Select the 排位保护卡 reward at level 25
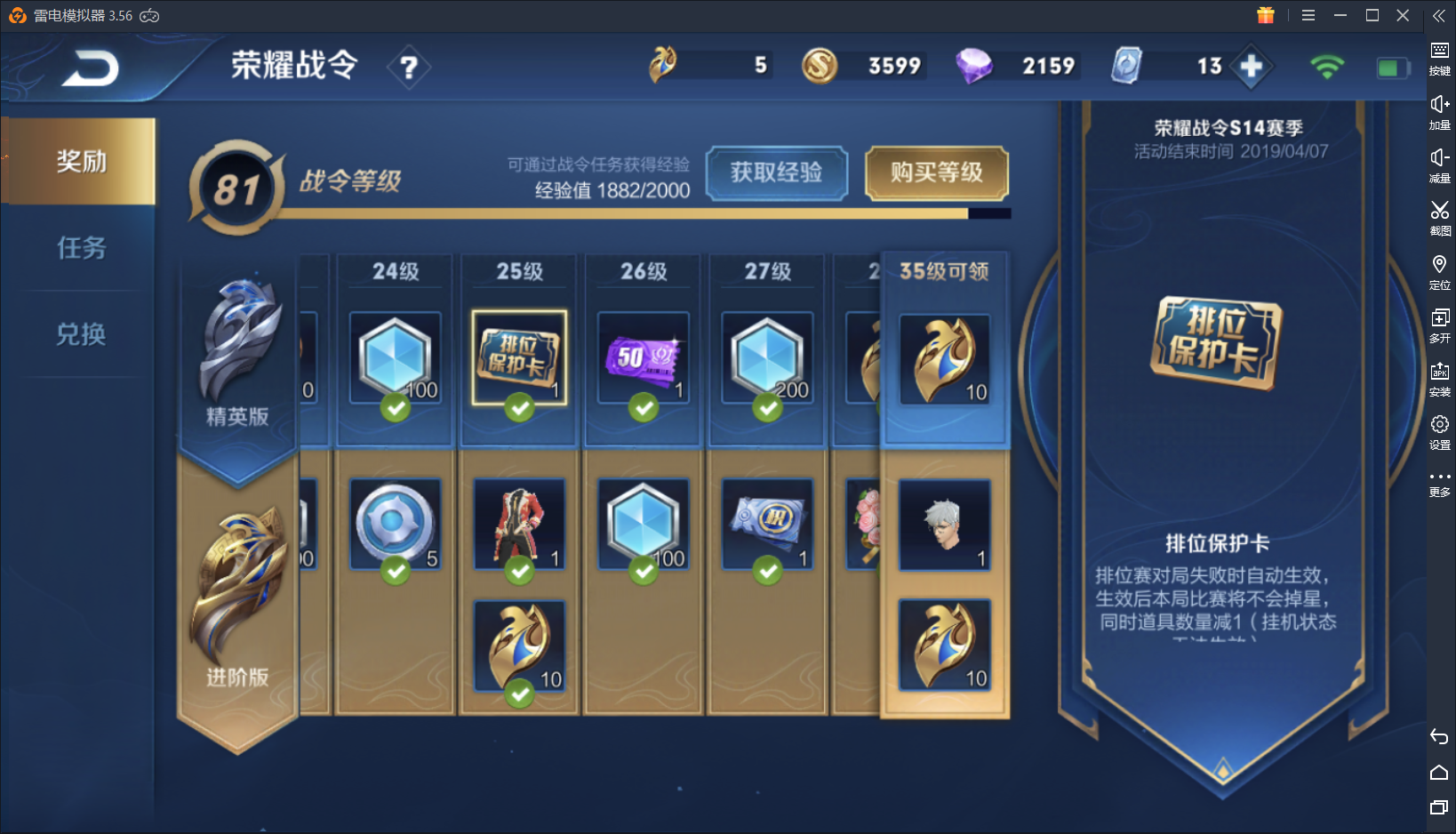Viewport: 1456px width, 834px height. [519, 357]
